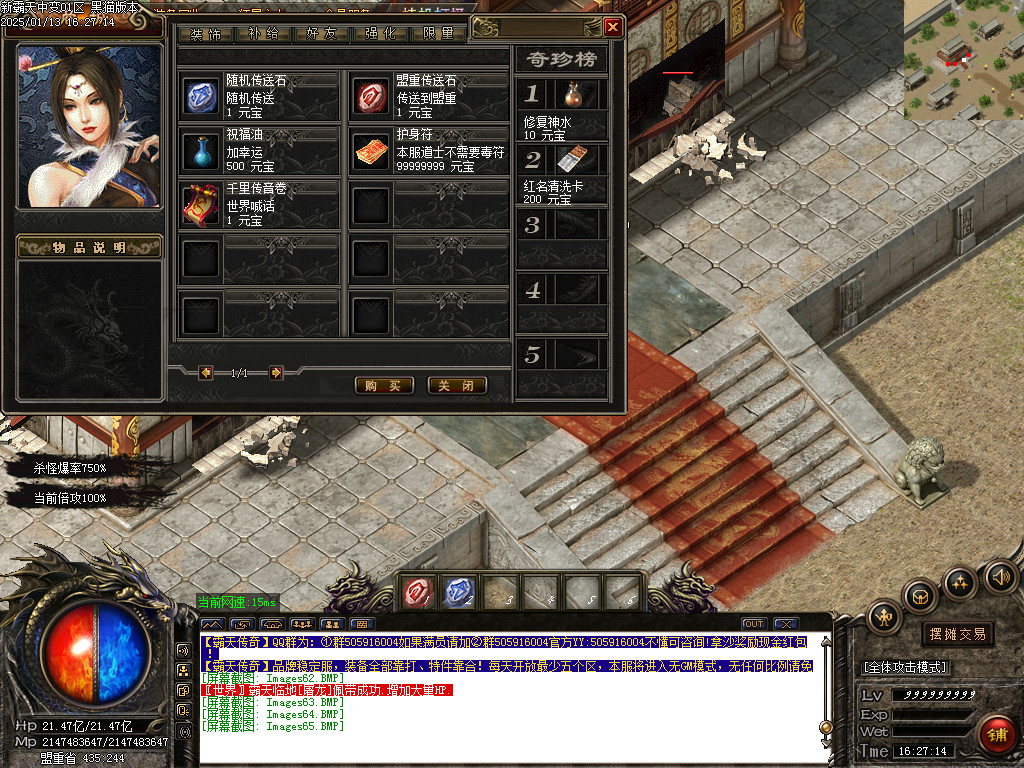Select the 随机传送石 blue stone item
Screen dimensions: 1024x768
click(x=200, y=97)
